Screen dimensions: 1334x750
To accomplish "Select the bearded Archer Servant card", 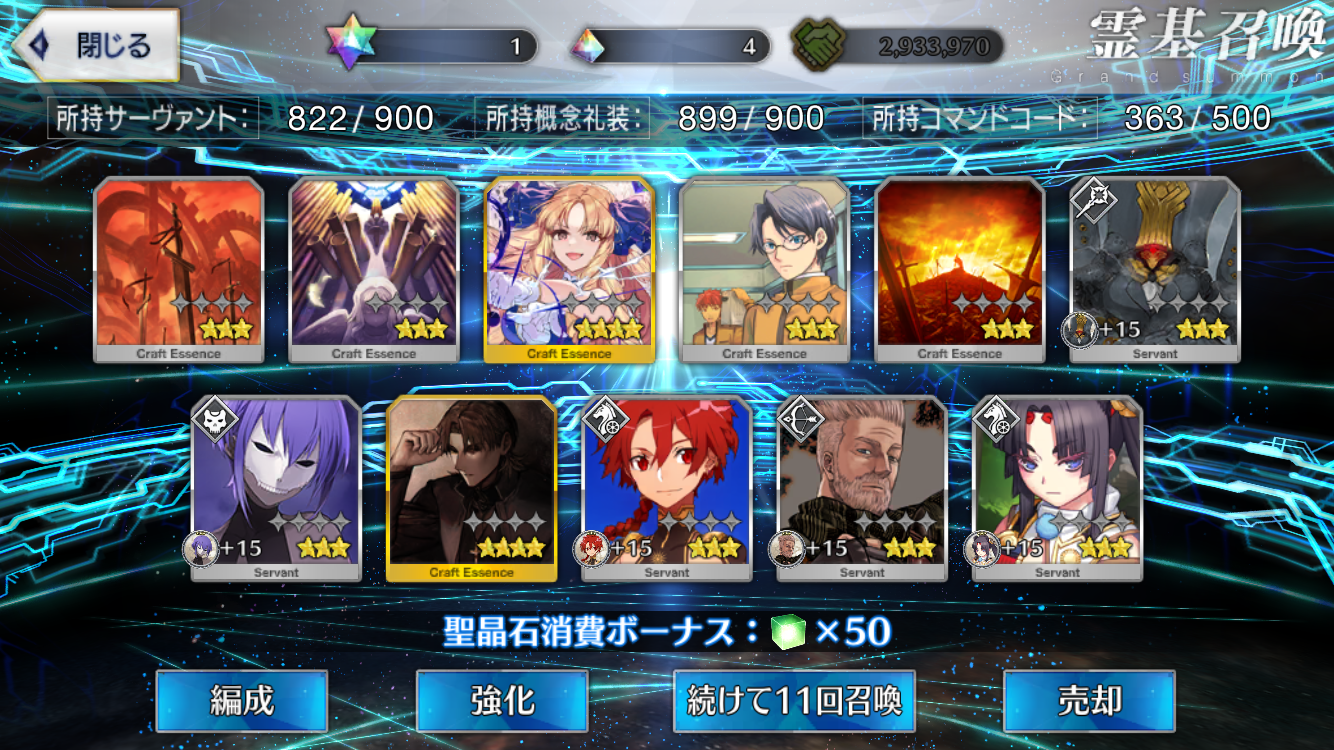I will tap(862, 487).
